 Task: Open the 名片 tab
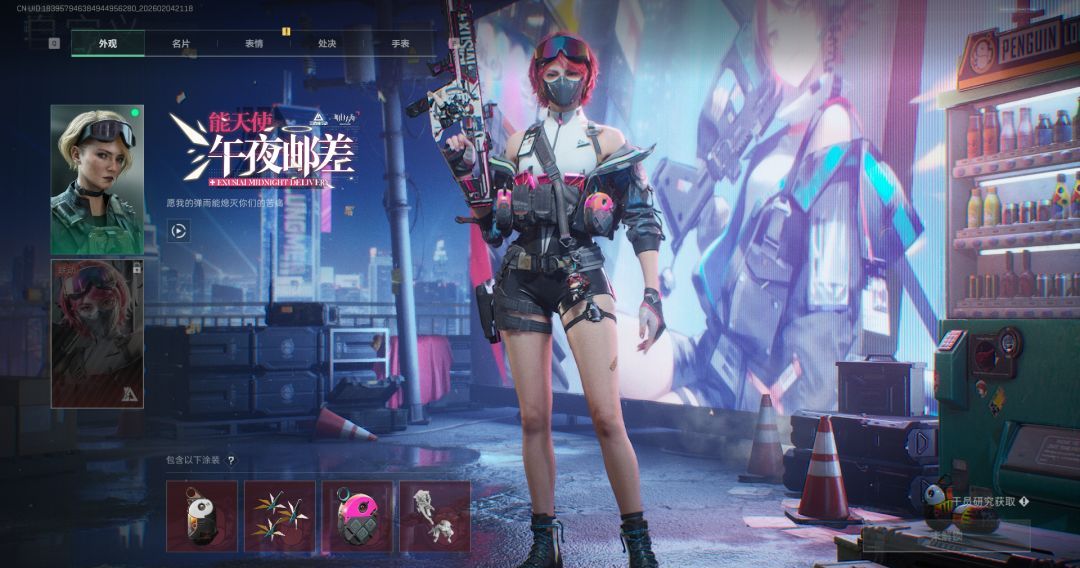point(181,44)
